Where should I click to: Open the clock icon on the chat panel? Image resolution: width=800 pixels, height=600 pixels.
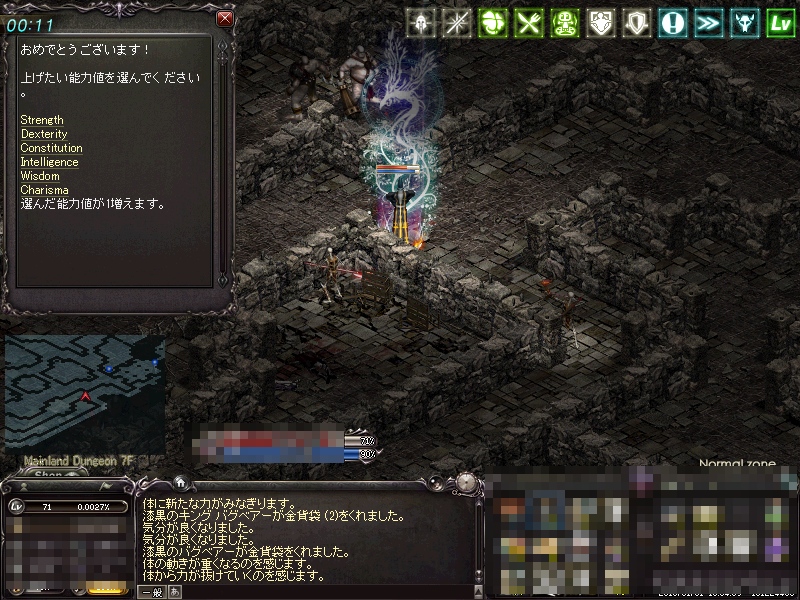(467, 483)
